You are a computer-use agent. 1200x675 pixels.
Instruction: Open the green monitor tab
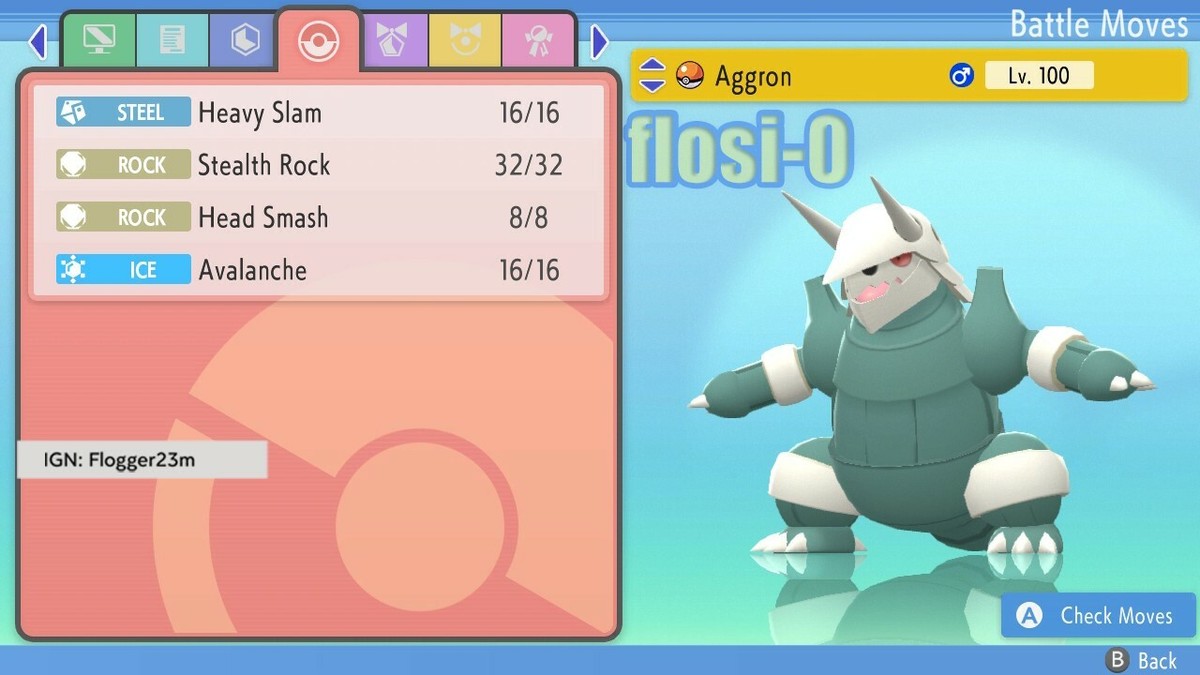98,40
